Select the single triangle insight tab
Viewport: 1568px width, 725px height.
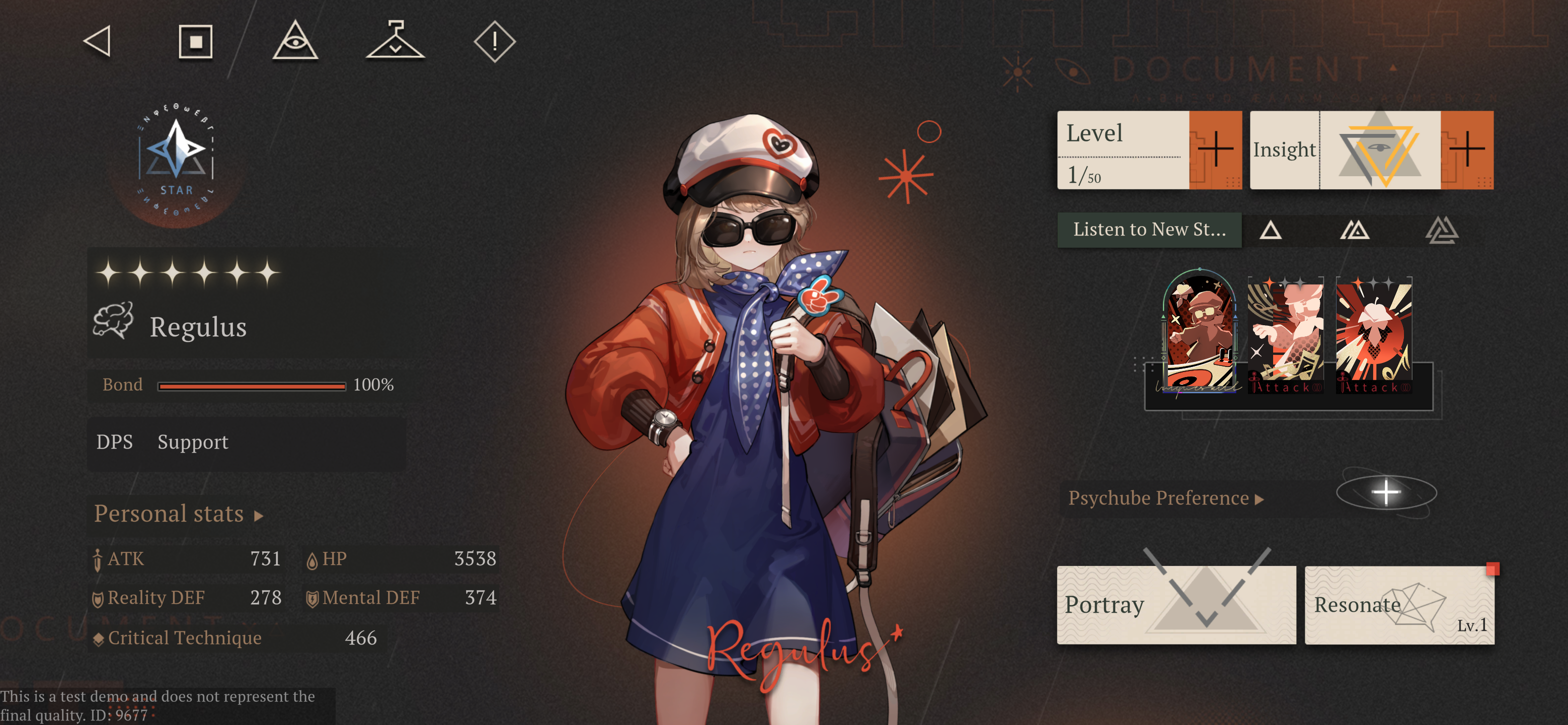pyautogui.click(x=1270, y=230)
